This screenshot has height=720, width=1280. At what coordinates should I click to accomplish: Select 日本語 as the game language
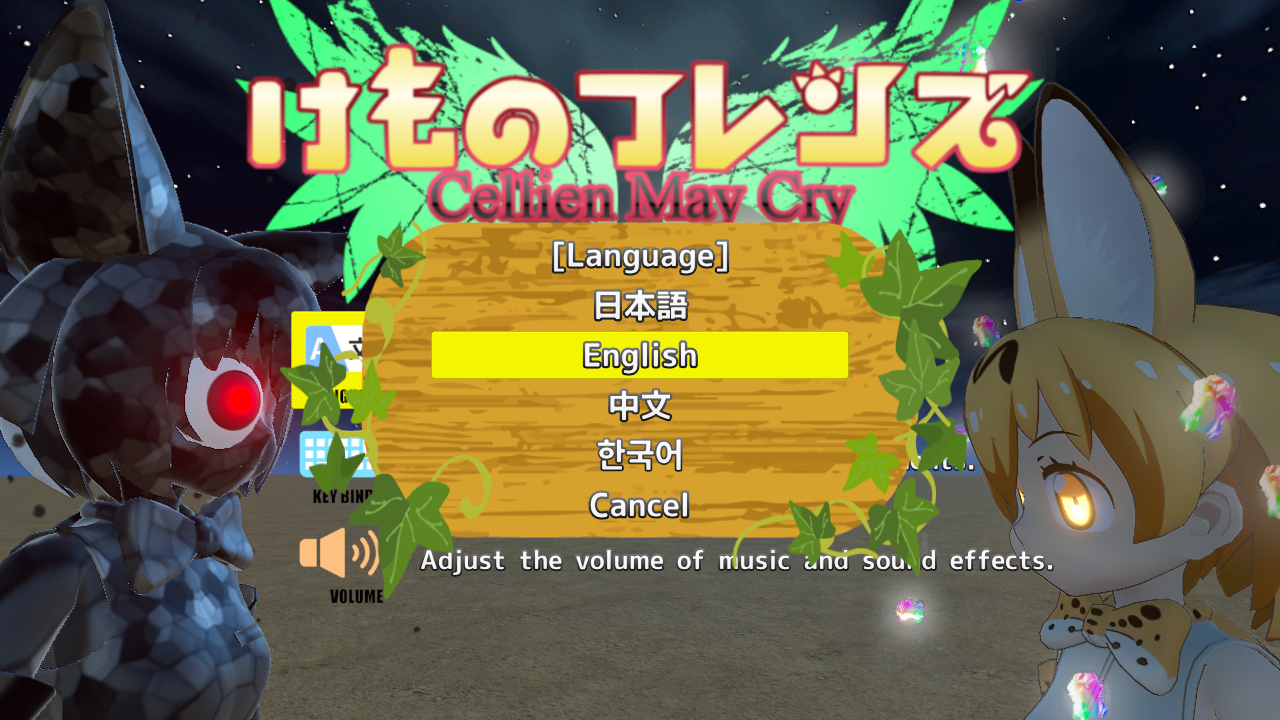[639, 307]
